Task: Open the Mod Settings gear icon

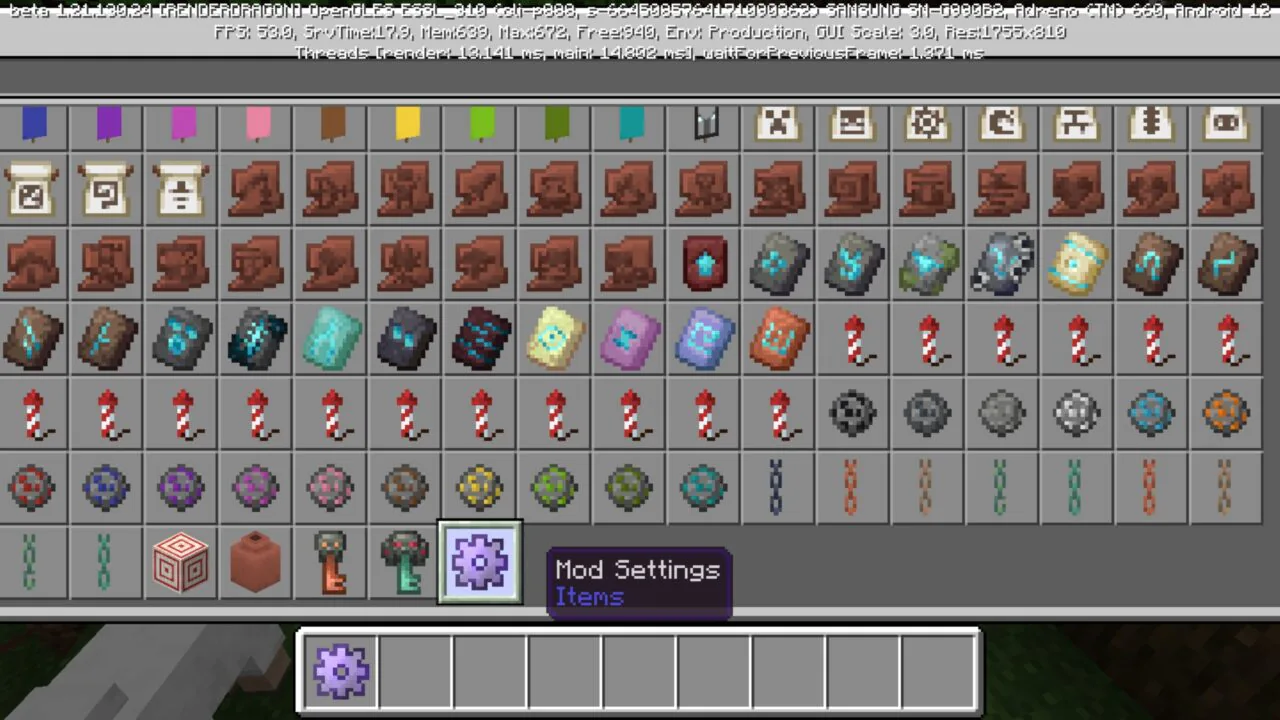Action: 480,563
